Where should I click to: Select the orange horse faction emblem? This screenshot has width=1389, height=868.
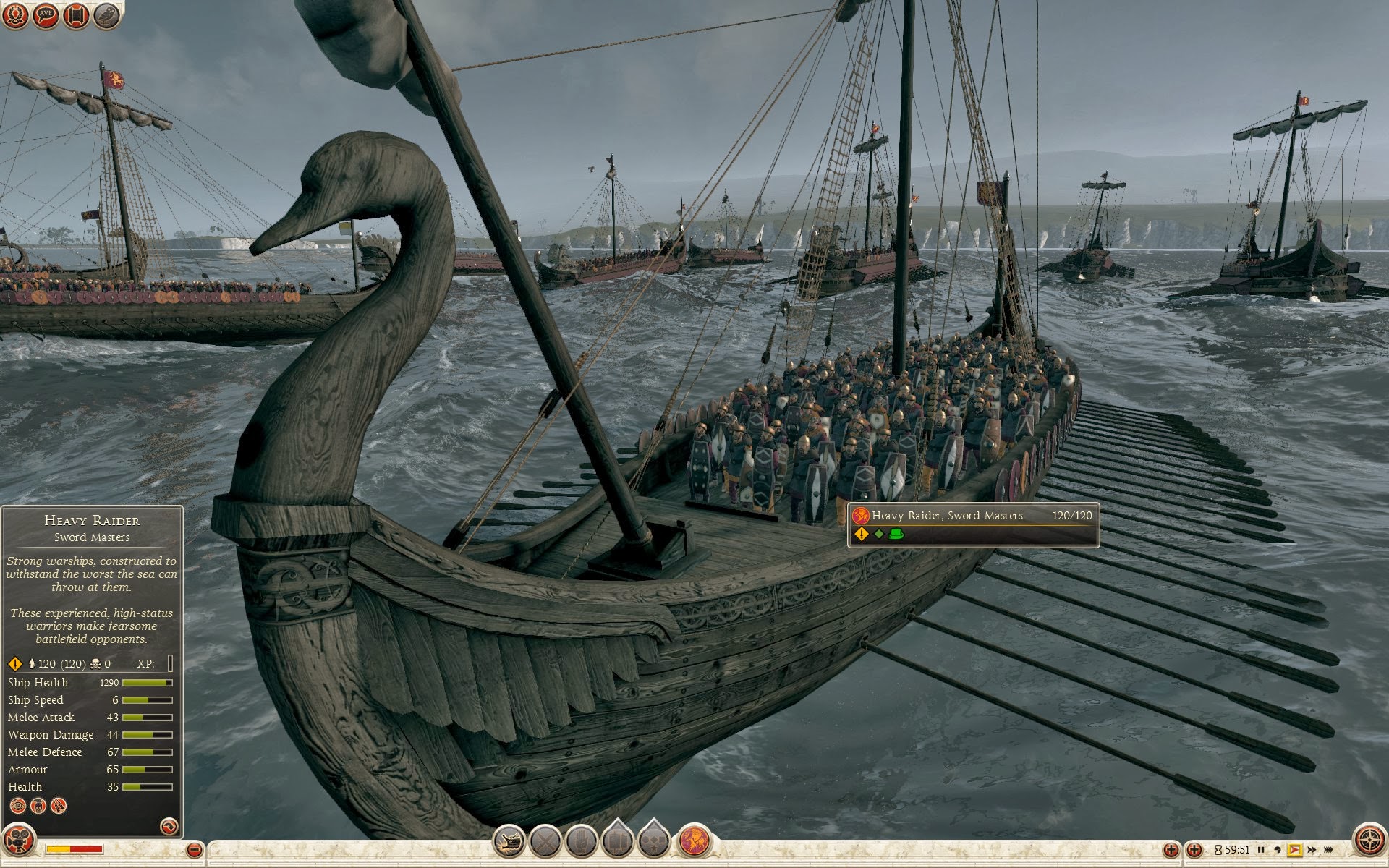694,841
